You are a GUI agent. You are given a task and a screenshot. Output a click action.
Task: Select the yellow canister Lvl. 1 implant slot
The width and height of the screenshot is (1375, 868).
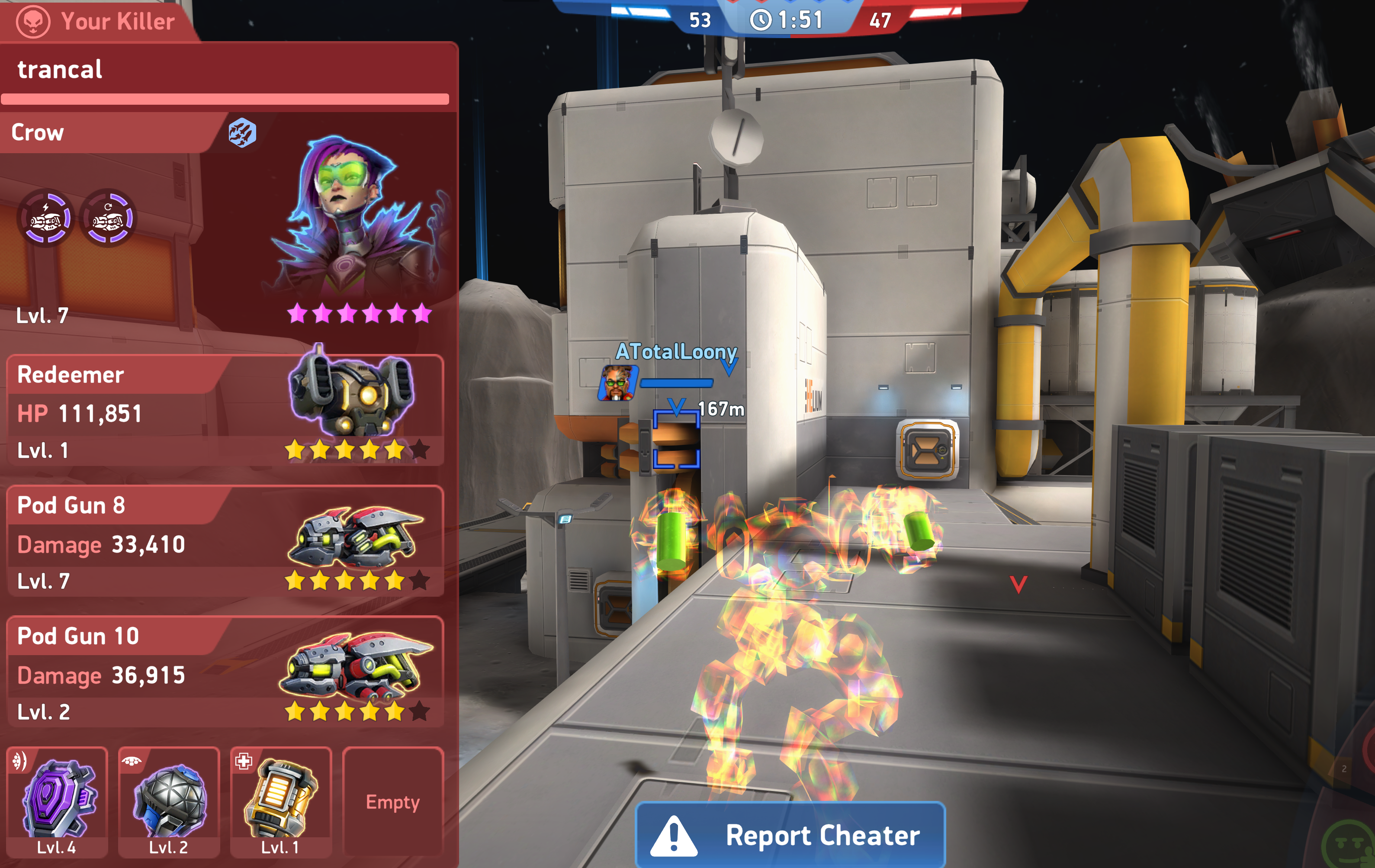(x=280, y=800)
